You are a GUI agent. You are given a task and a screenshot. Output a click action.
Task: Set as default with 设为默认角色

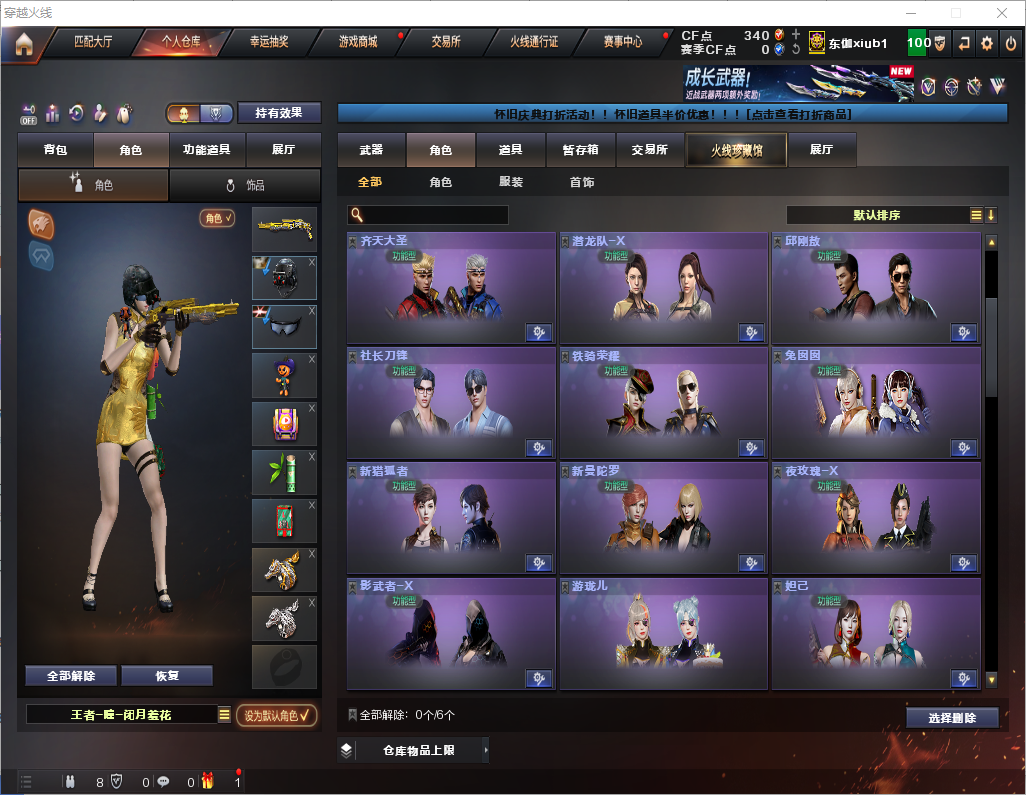[x=277, y=715]
